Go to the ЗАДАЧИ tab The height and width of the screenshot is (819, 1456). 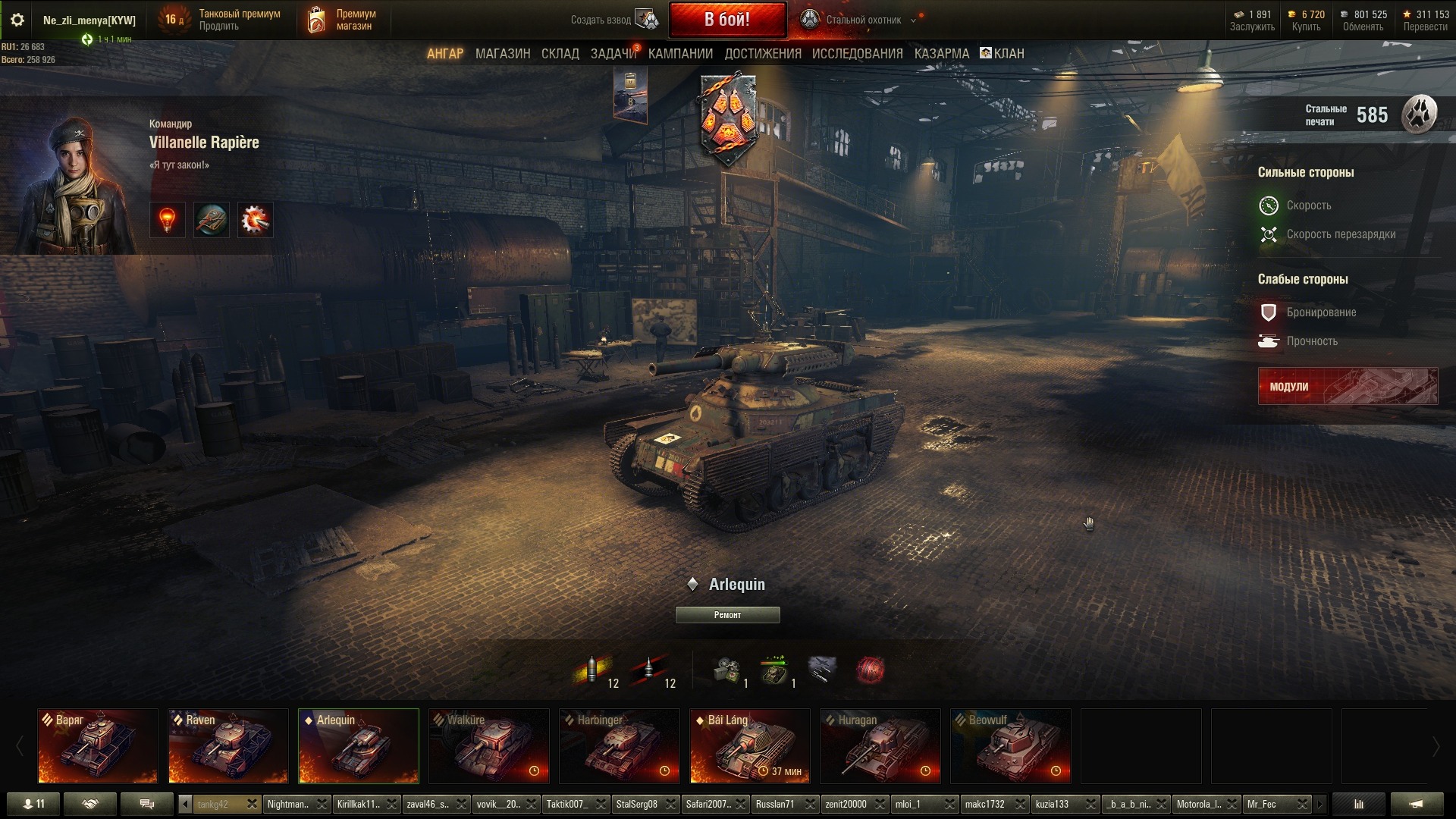[x=613, y=54]
